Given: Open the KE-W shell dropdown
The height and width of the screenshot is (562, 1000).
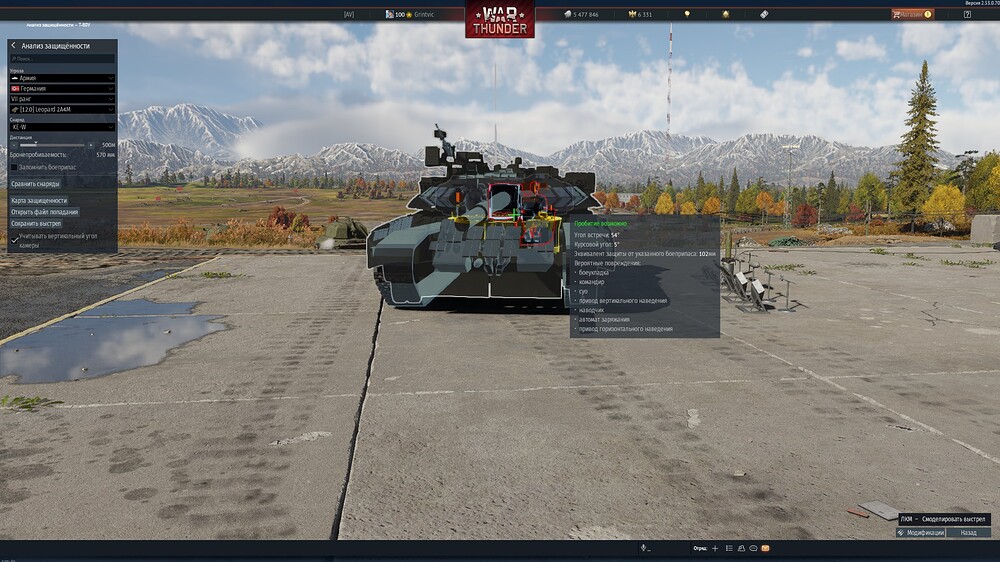Looking at the screenshot, I should pyautogui.click(x=62, y=129).
